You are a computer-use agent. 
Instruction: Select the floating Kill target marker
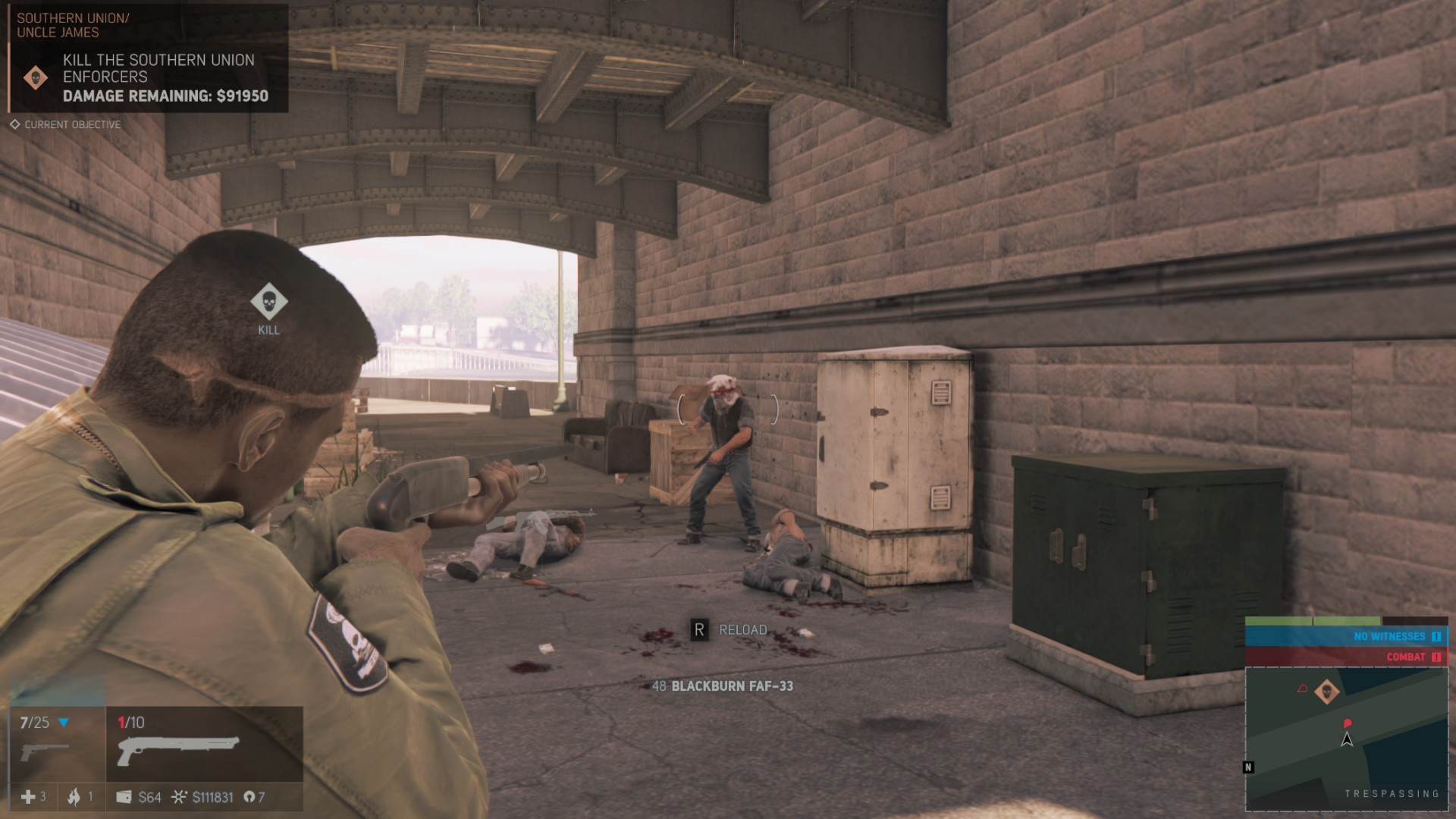point(268,302)
